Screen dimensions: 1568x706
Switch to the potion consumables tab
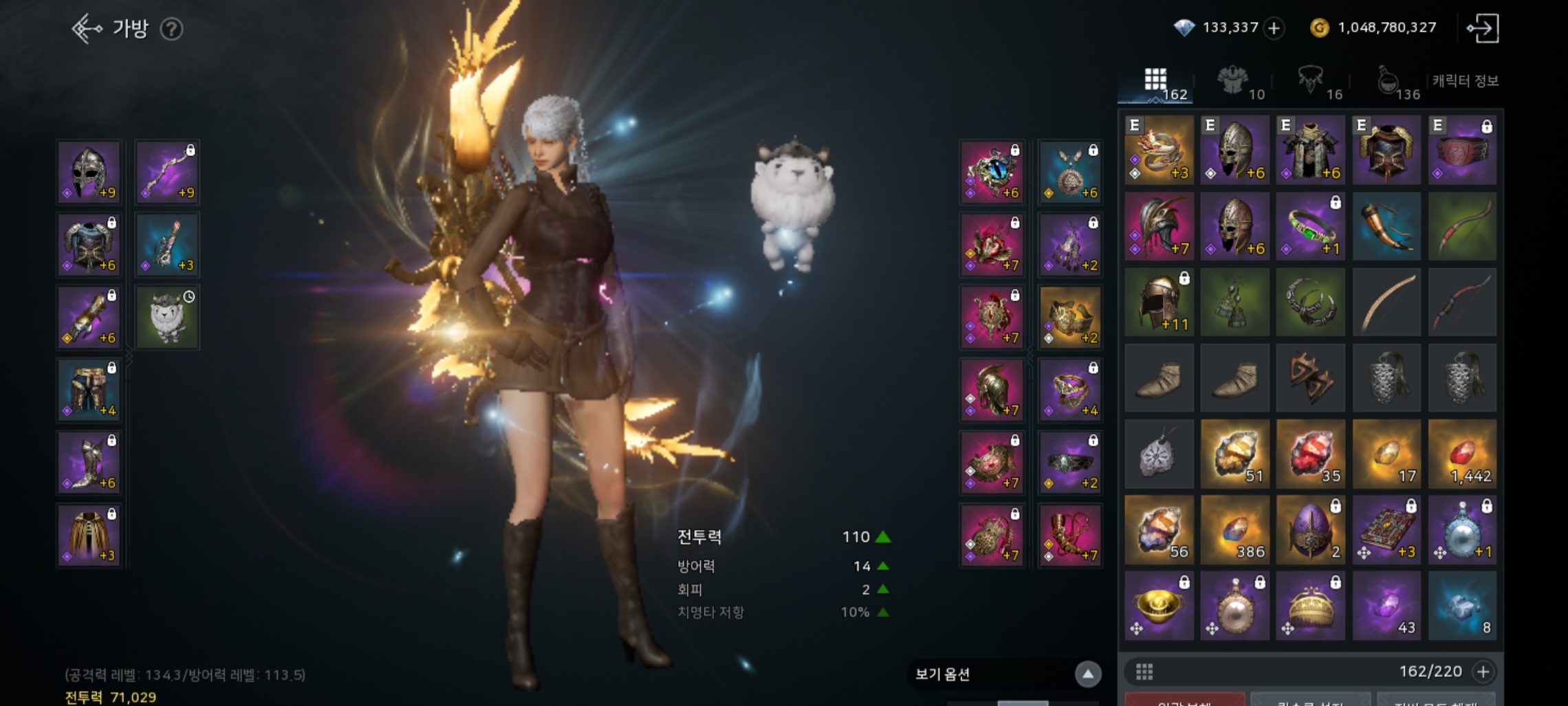[x=1389, y=82]
